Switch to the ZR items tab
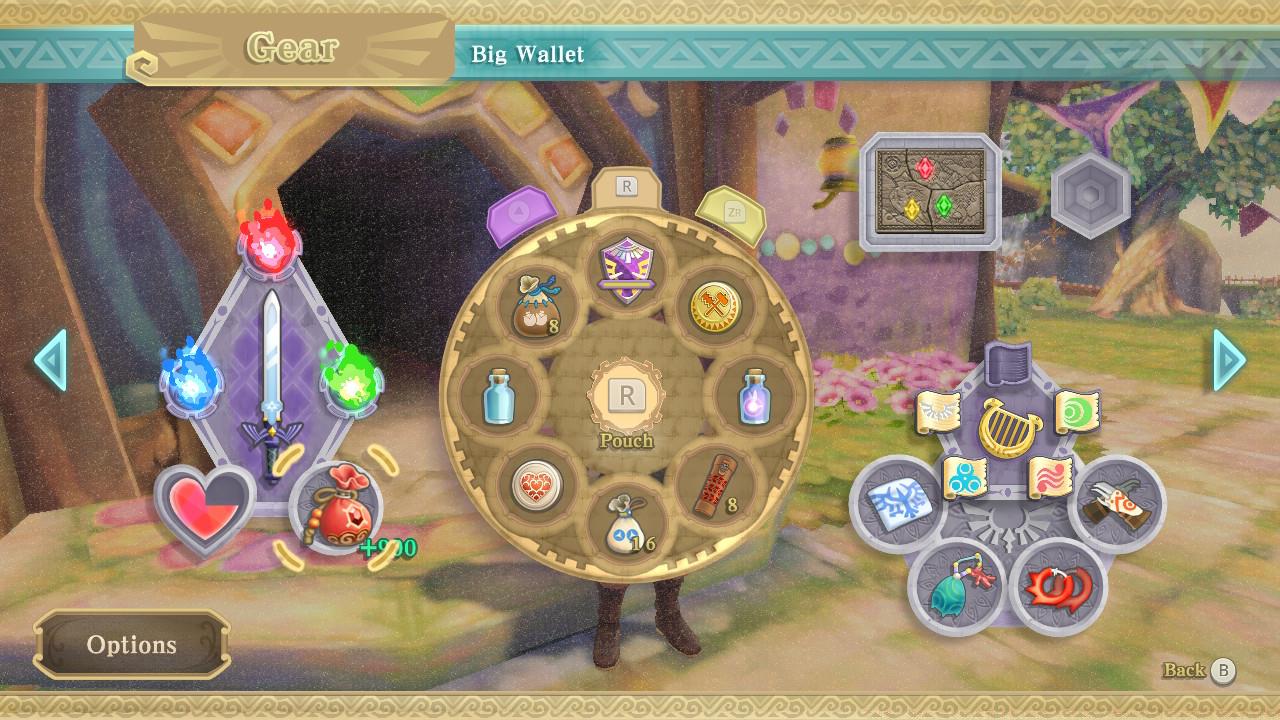The height and width of the screenshot is (720, 1280). coord(729,212)
